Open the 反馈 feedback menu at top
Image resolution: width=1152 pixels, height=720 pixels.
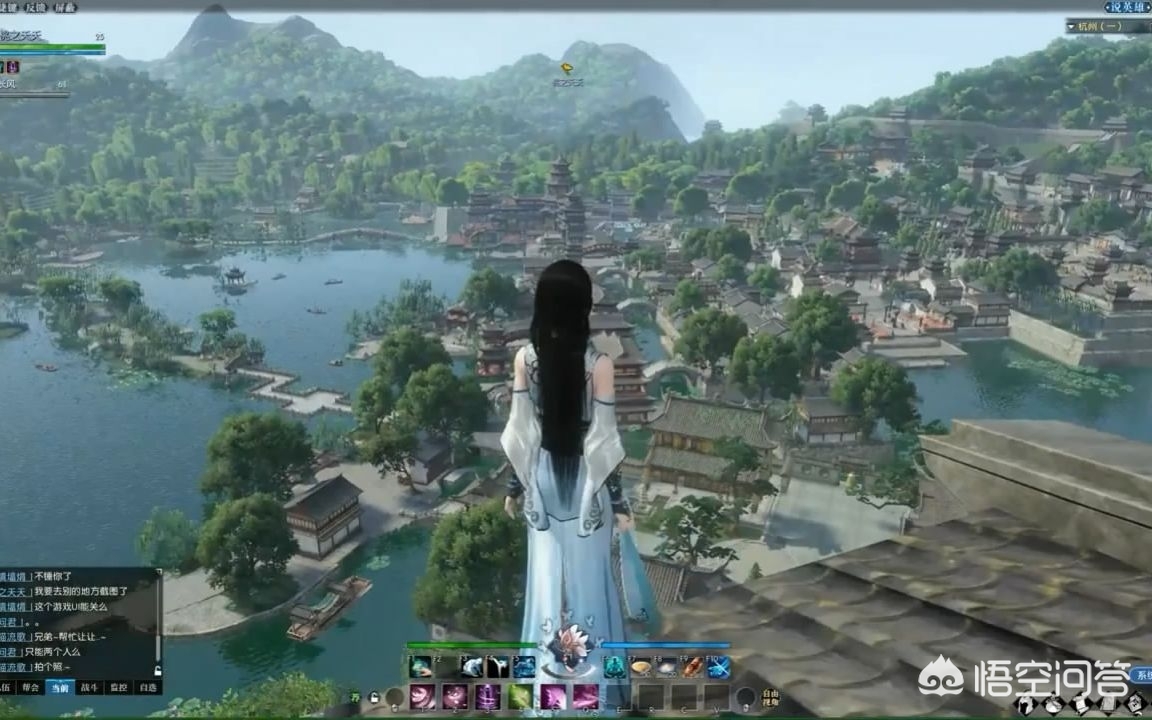tap(36, 7)
